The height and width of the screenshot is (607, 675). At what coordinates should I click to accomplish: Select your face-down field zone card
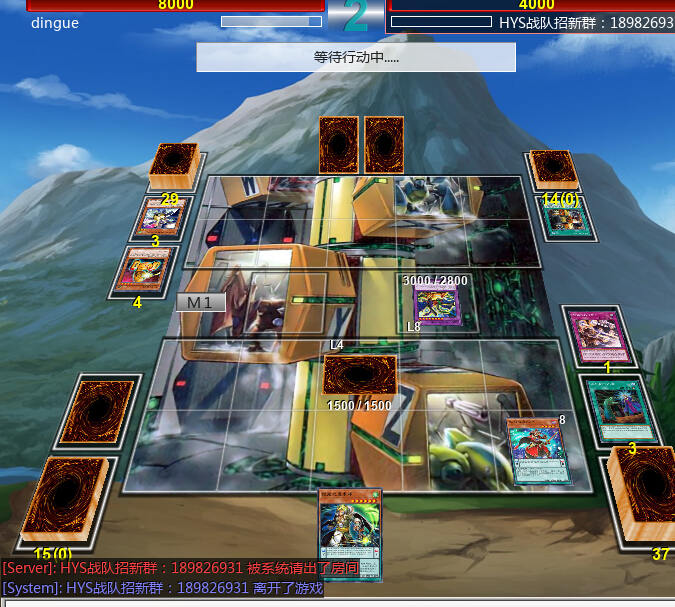(97, 412)
